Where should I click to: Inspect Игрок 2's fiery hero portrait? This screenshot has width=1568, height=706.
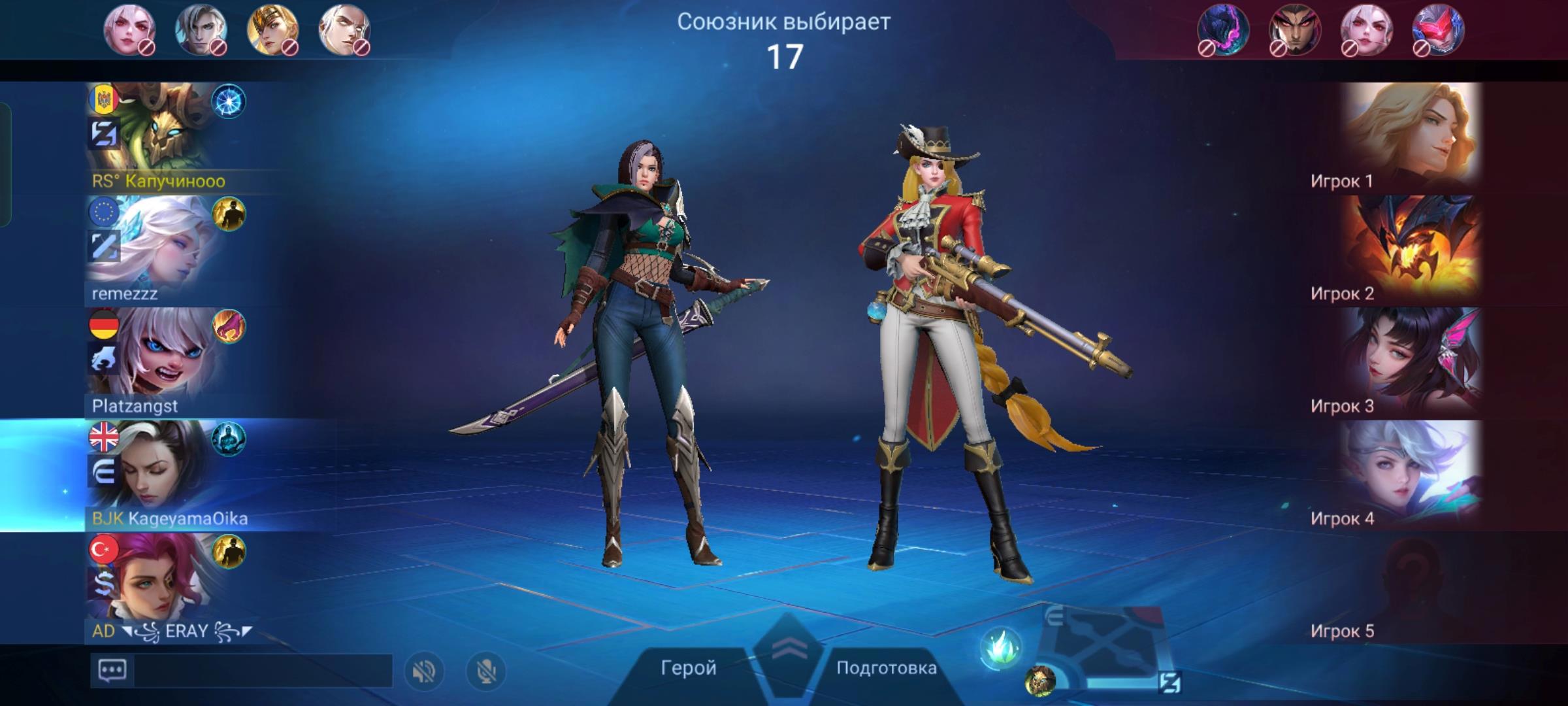click(1411, 250)
